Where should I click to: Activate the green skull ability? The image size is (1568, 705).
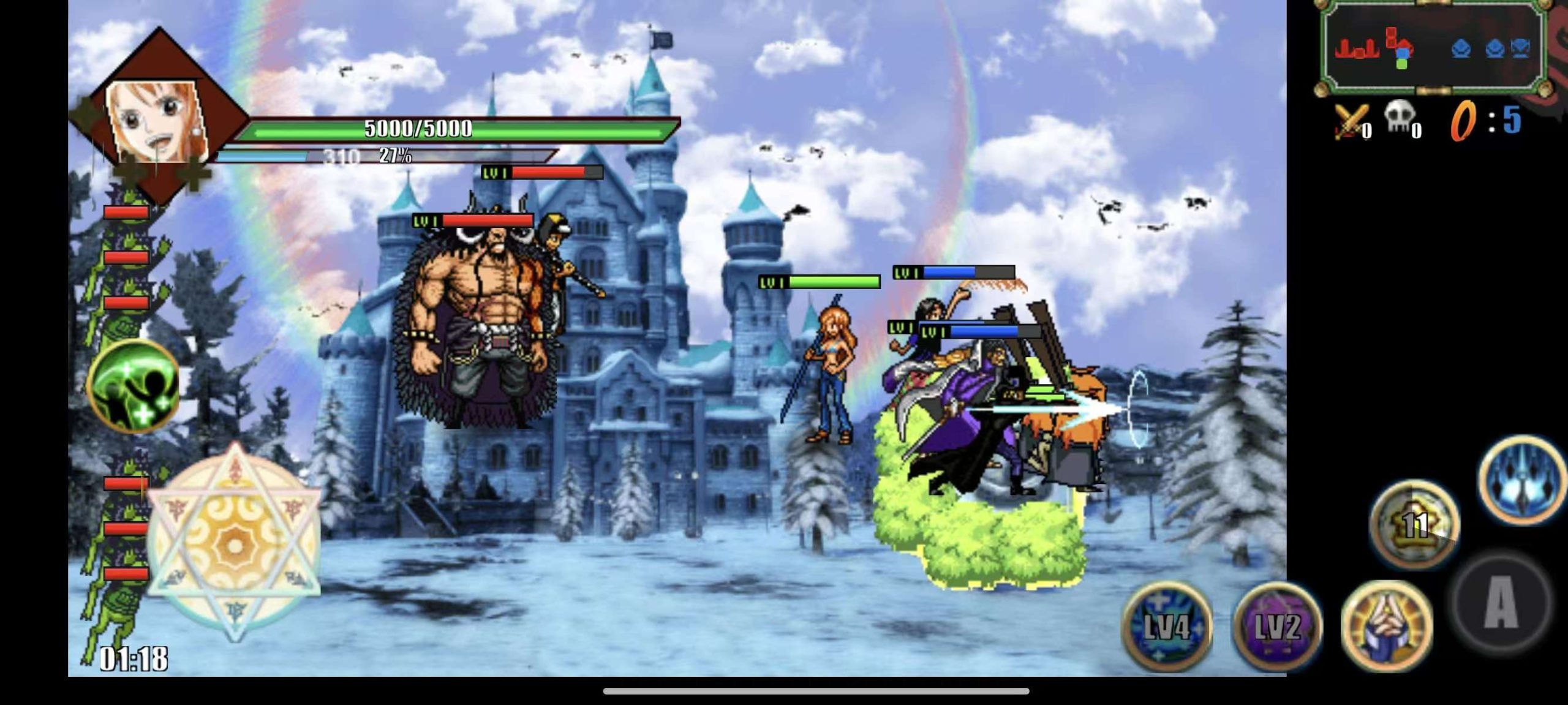click(134, 386)
